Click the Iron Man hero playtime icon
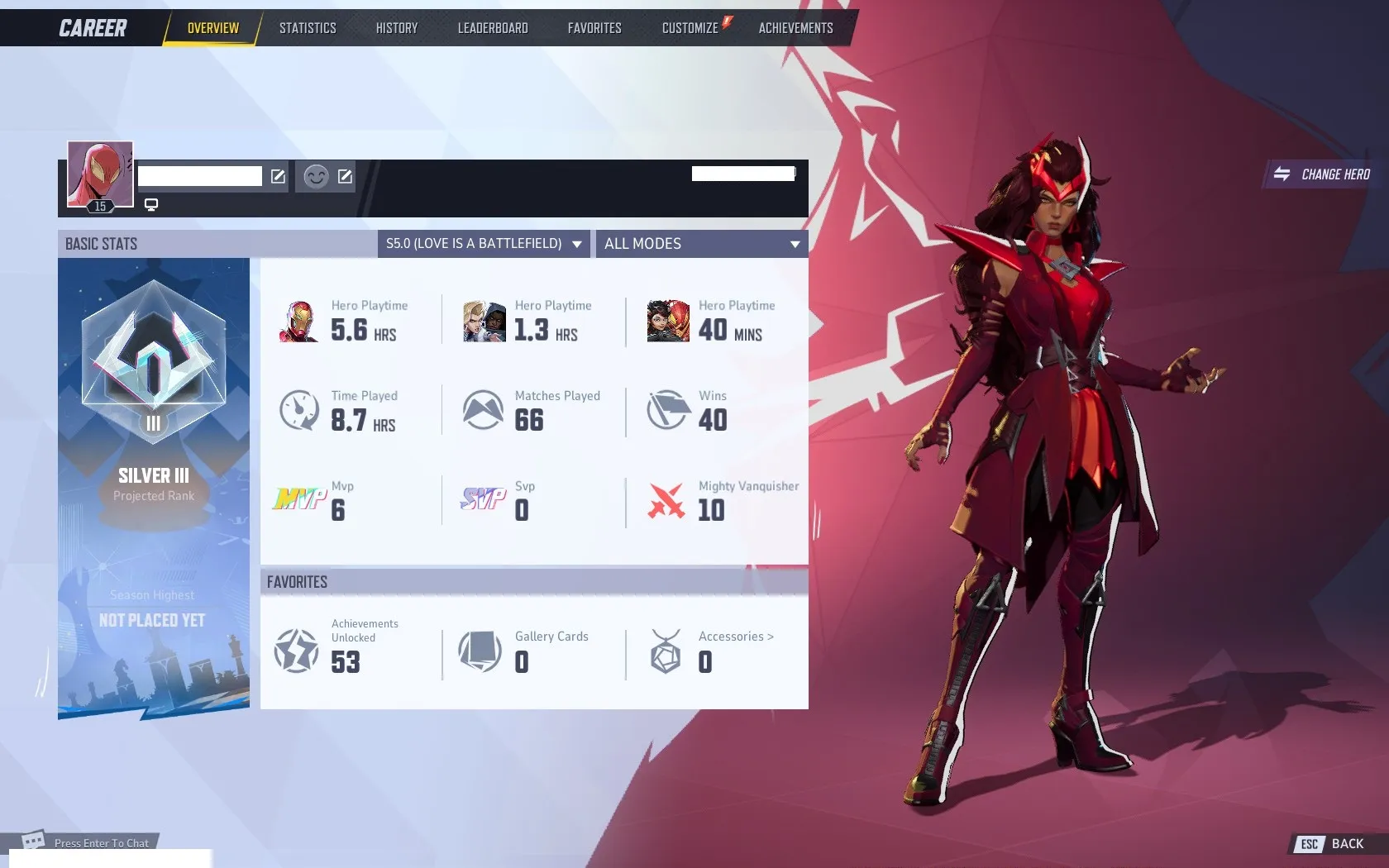This screenshot has width=1389, height=868. click(300, 321)
